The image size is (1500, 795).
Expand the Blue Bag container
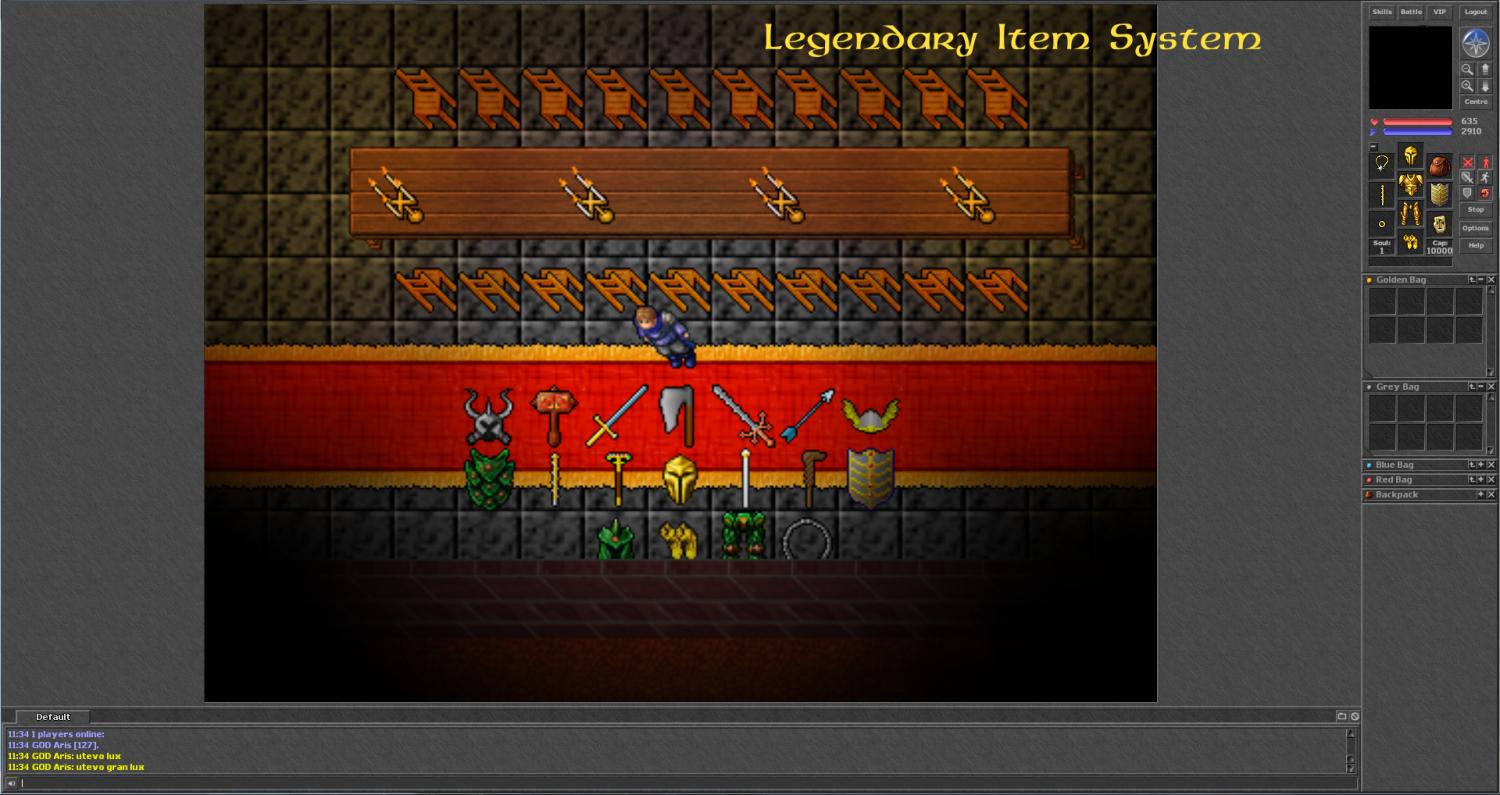pyautogui.click(x=1481, y=465)
